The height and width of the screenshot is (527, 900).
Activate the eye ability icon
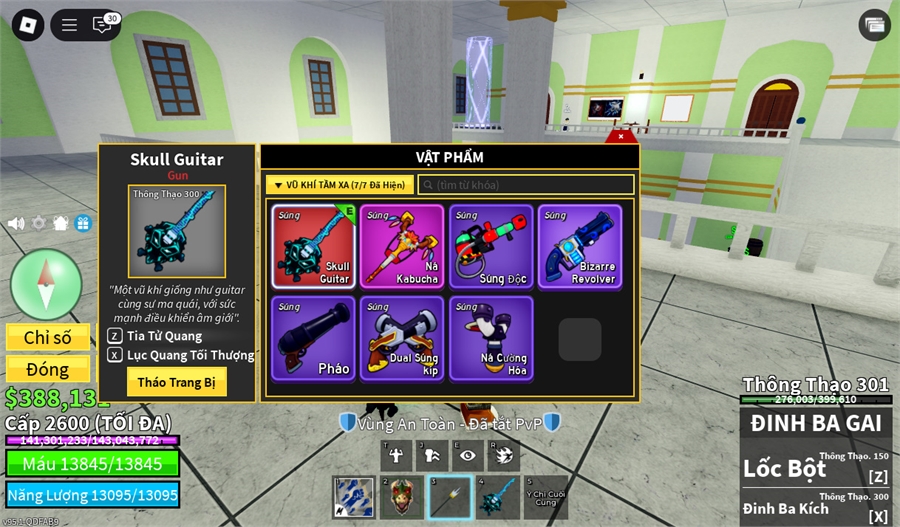point(467,455)
